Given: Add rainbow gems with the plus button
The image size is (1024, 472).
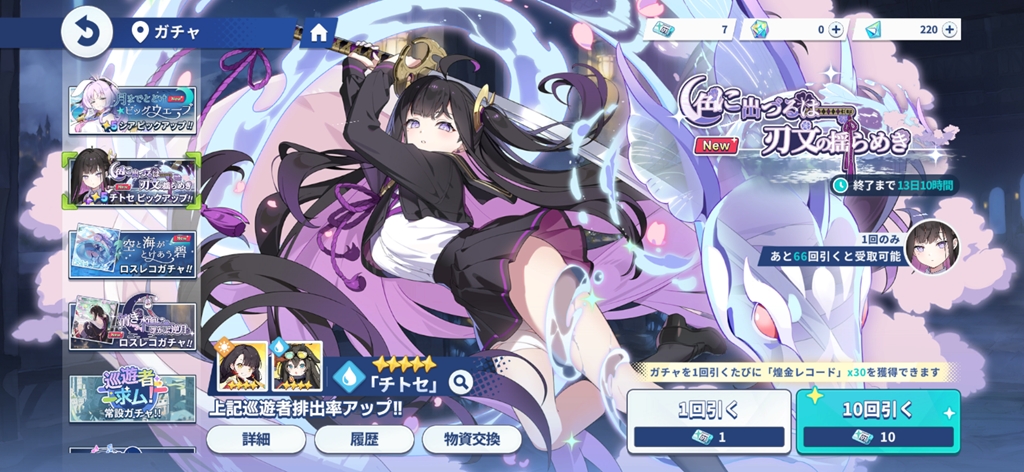Looking at the screenshot, I should (836, 30).
